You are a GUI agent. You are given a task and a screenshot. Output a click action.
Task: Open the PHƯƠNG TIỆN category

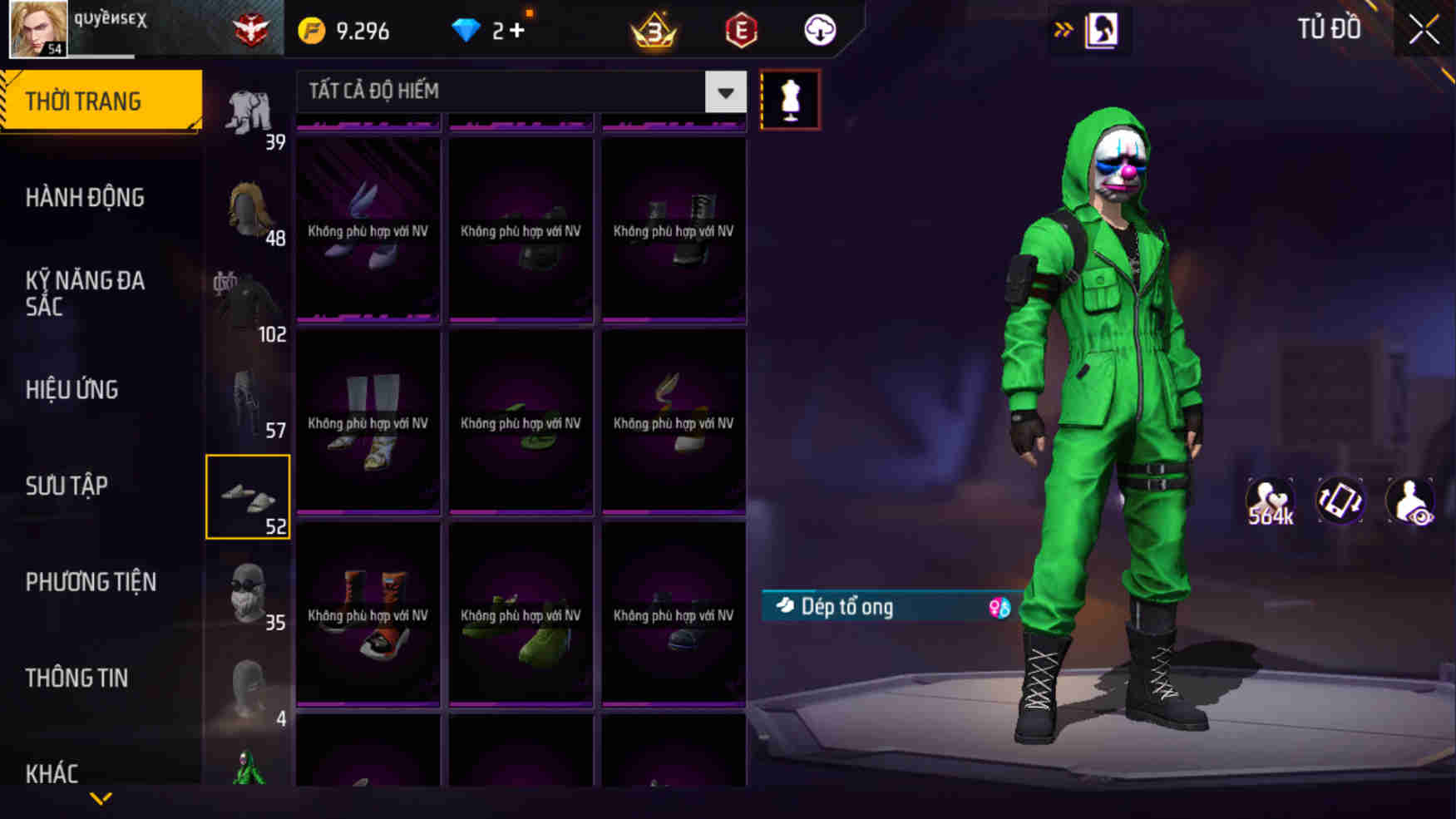(x=92, y=581)
